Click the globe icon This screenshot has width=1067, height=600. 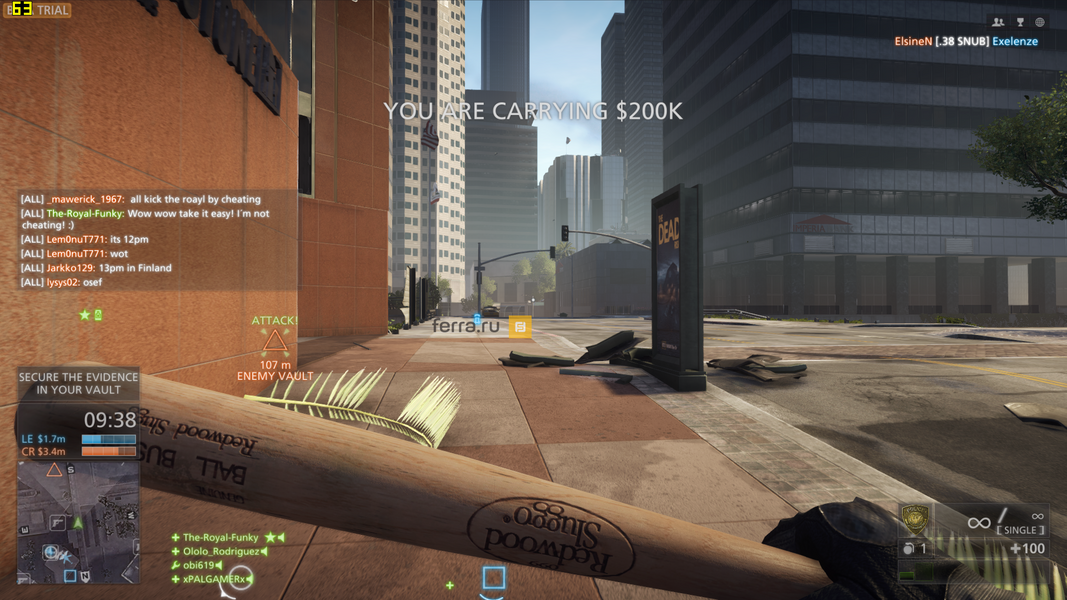coord(1040,22)
